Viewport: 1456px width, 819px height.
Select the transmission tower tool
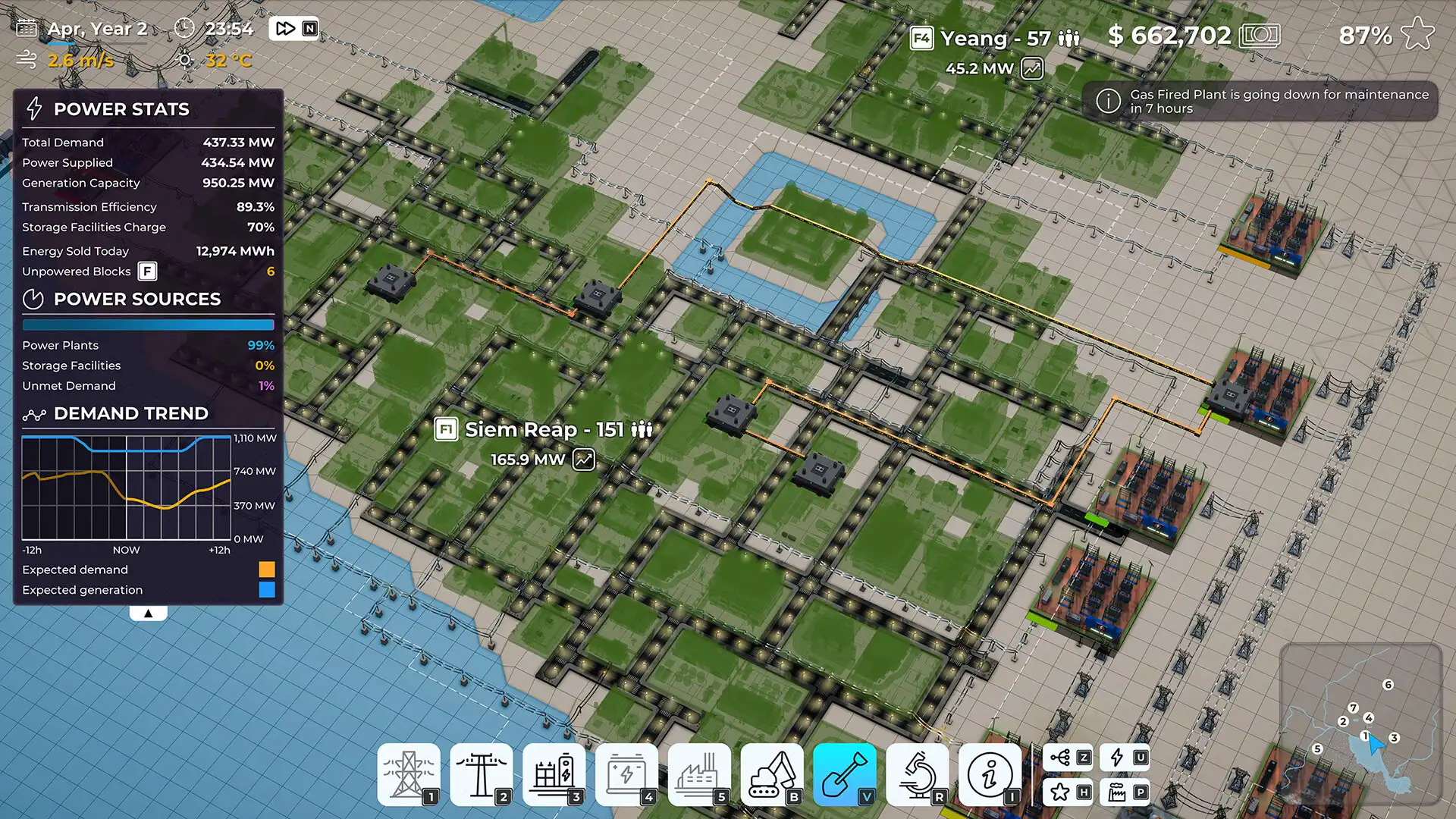click(x=409, y=773)
